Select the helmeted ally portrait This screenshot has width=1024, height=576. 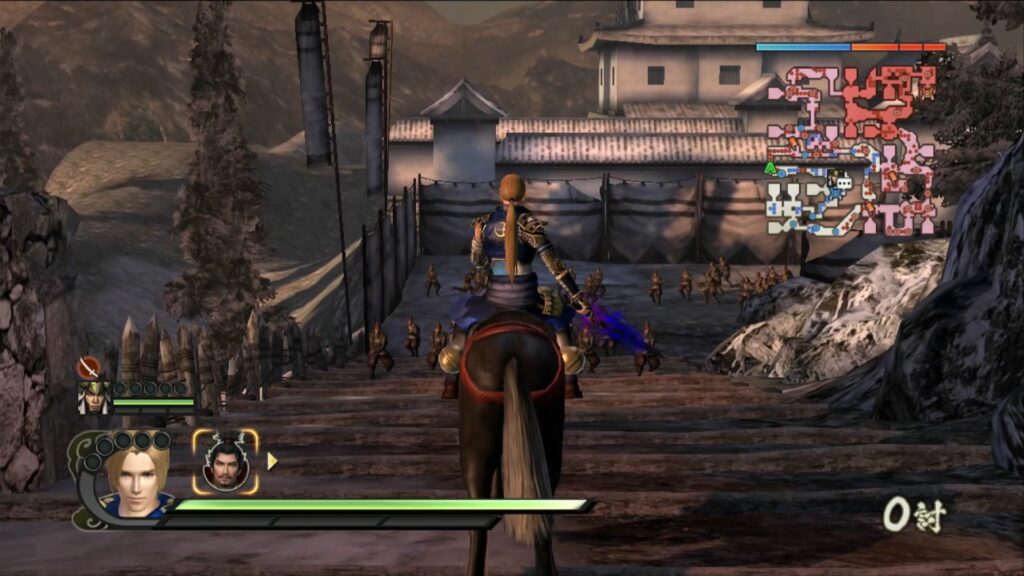click(x=93, y=397)
